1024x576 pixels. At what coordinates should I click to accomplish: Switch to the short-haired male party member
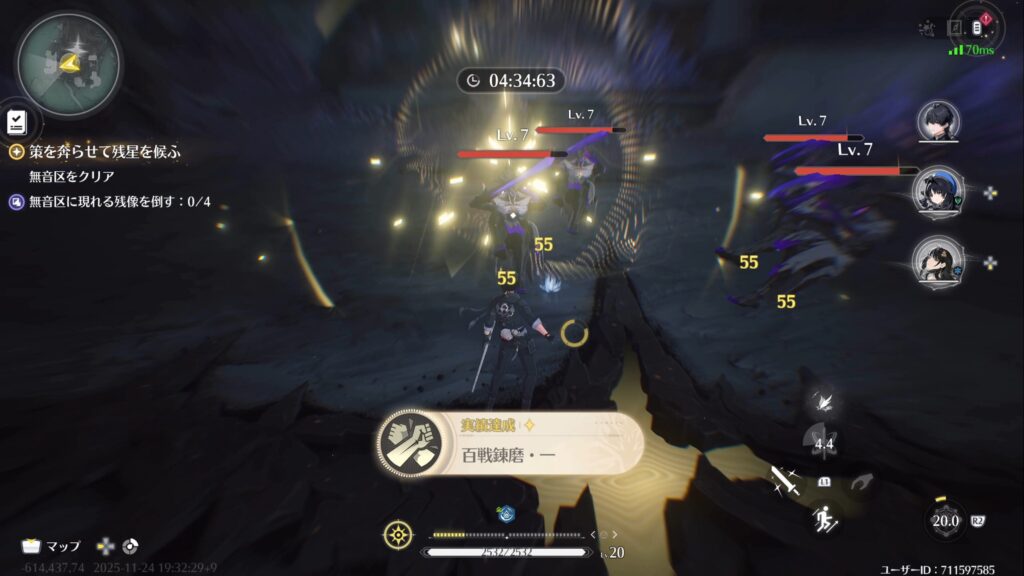pyautogui.click(x=937, y=122)
